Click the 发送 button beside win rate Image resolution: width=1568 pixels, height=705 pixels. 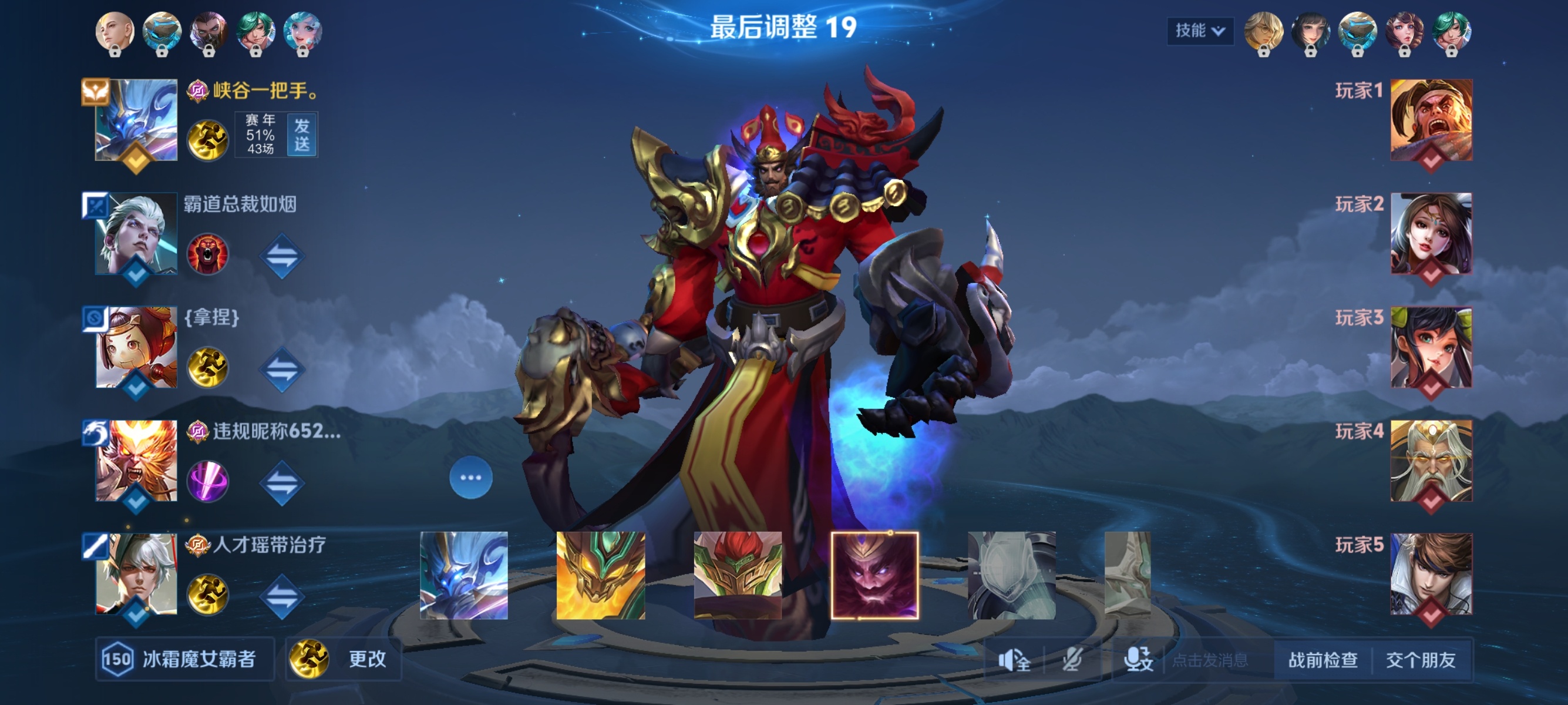click(302, 135)
